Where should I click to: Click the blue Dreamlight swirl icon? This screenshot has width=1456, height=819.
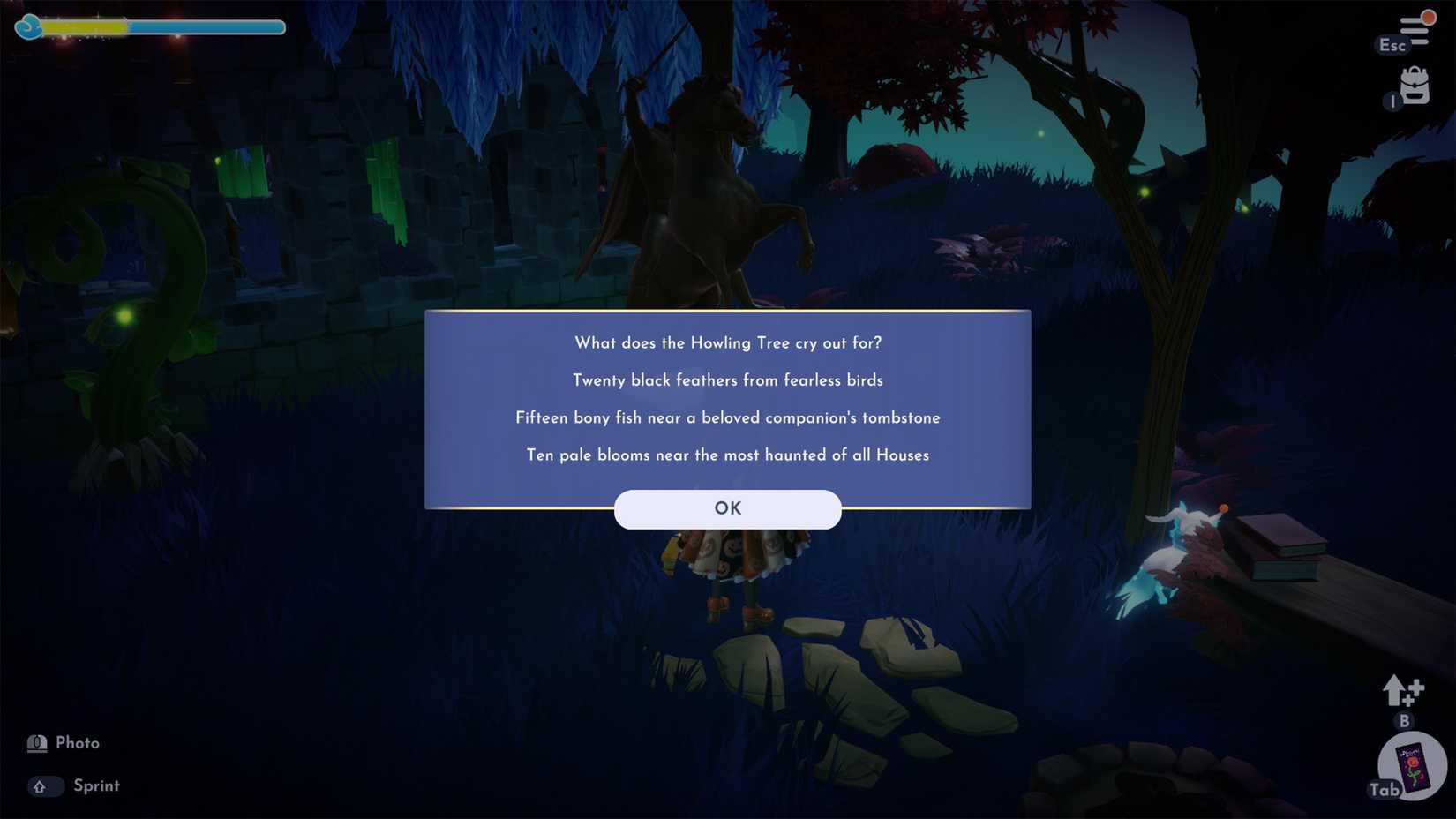pyautogui.click(x=31, y=26)
